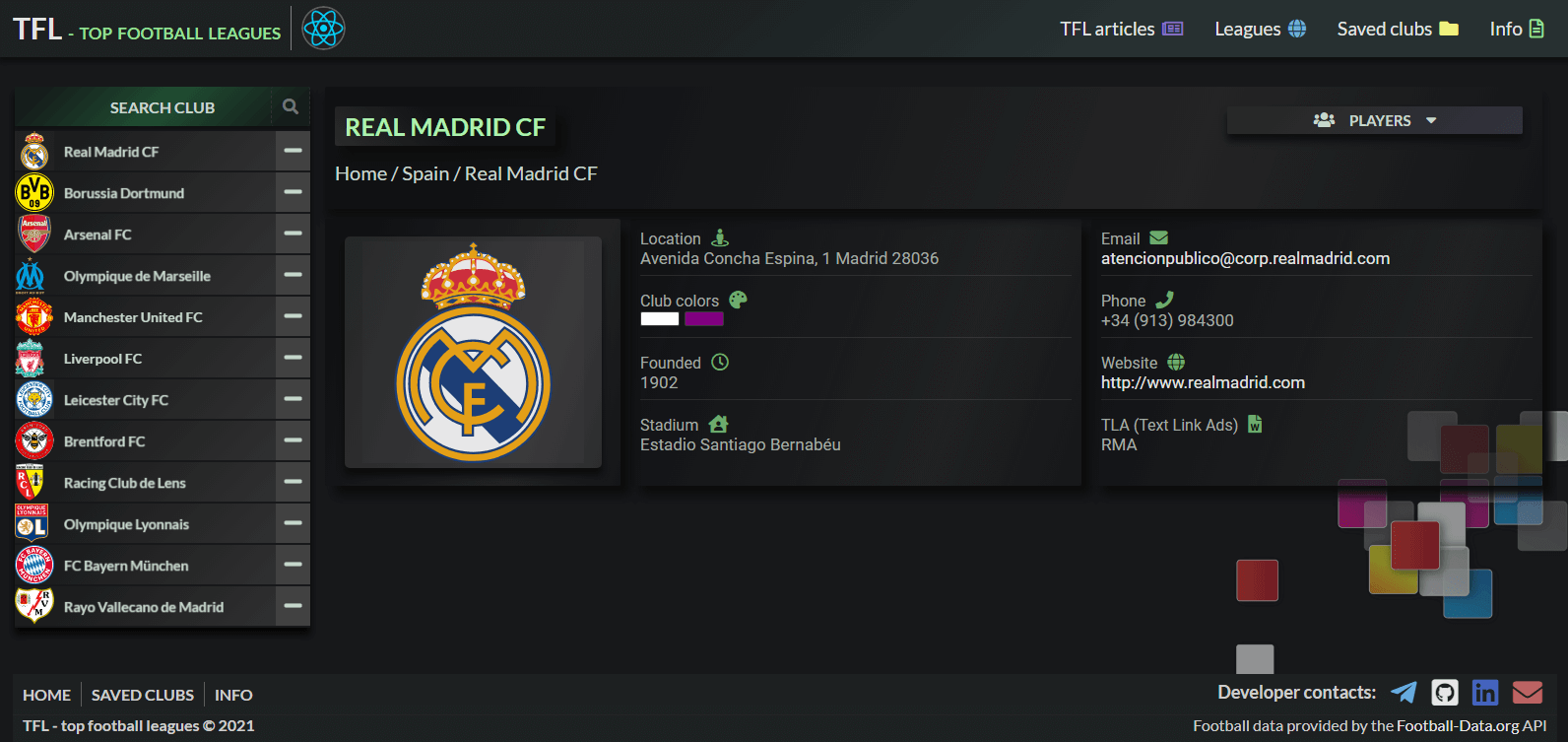The image size is (1568, 742).
Task: Open the TFL articles page
Action: [1121, 30]
